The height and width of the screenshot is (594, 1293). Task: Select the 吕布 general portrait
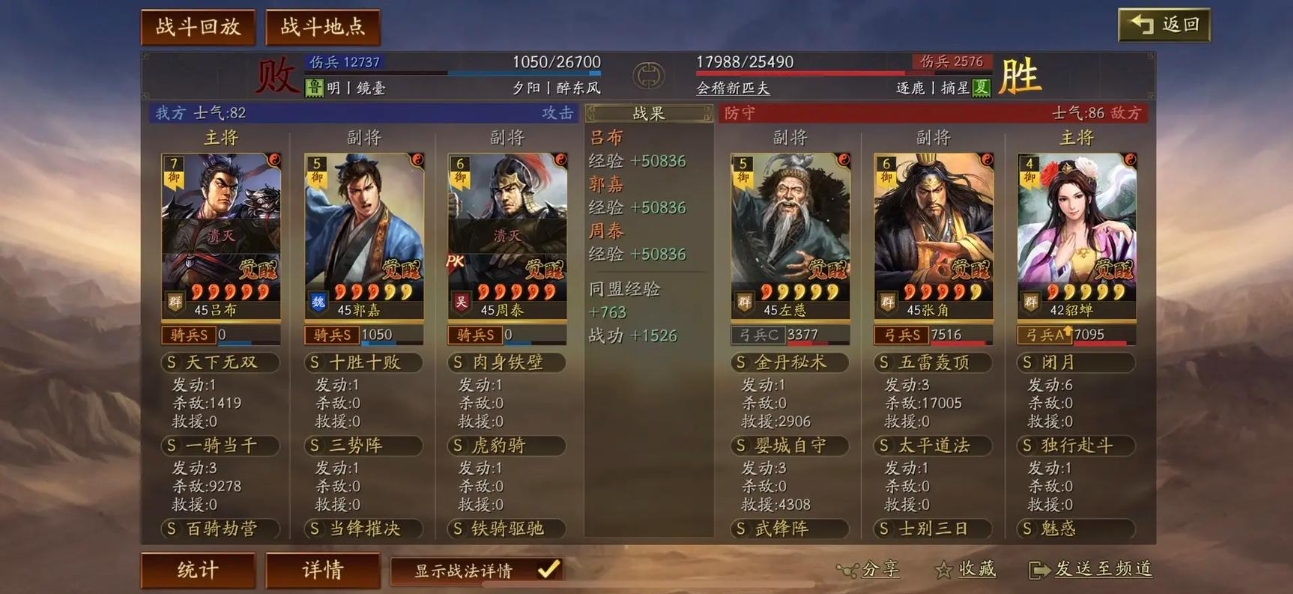[221, 230]
